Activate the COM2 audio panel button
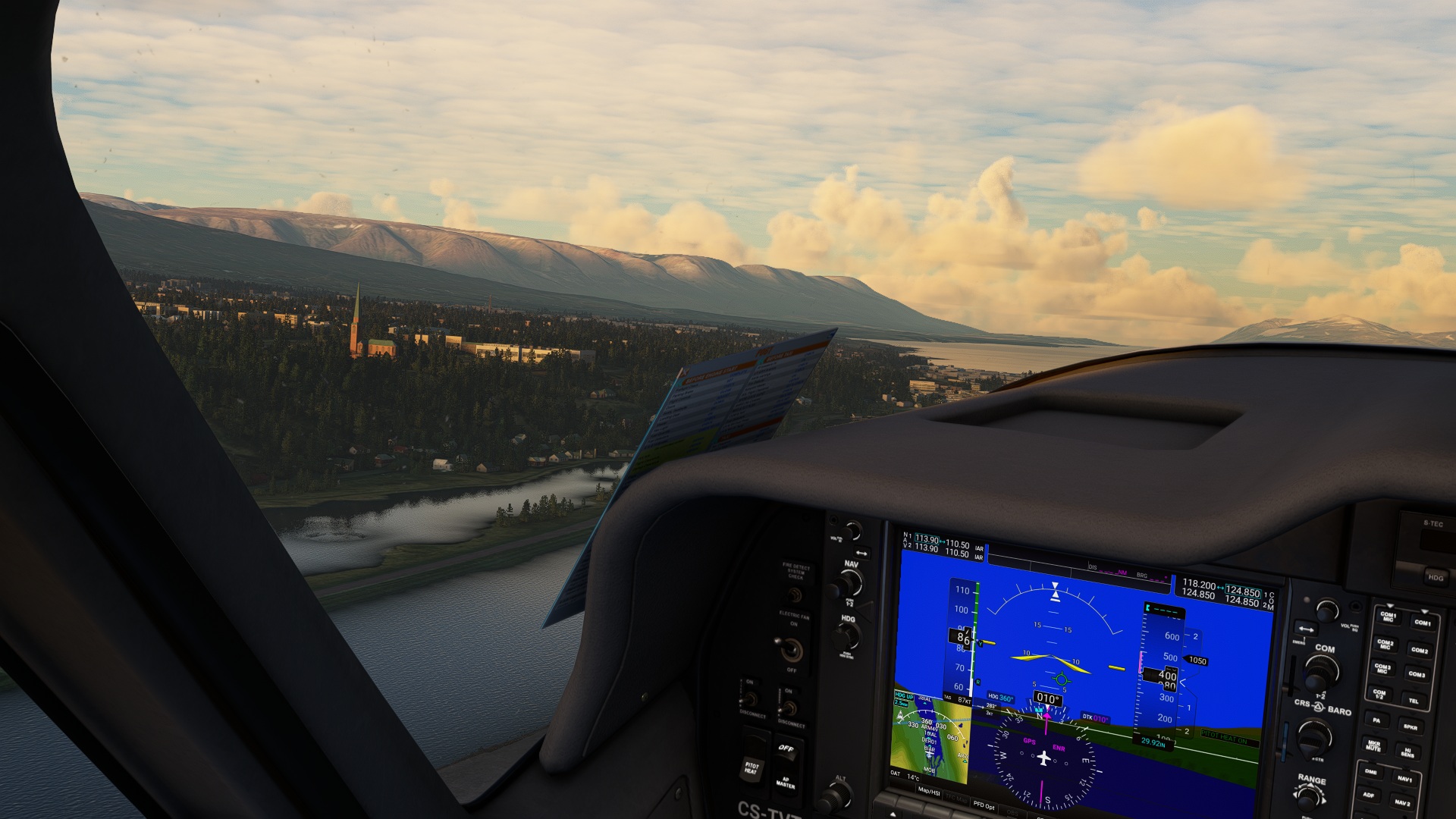This screenshot has height=819, width=1456. [x=1420, y=650]
